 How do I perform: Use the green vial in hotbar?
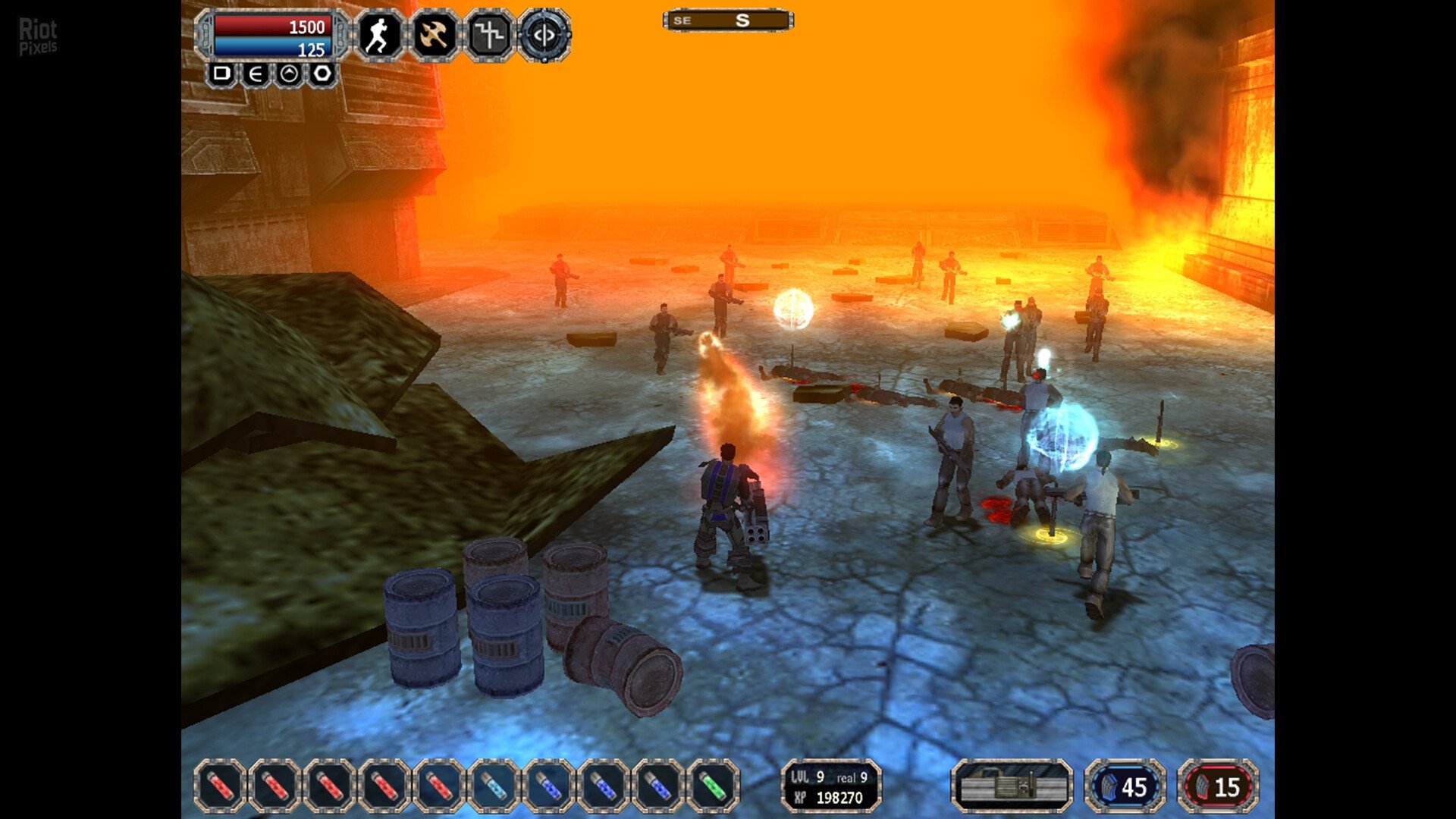pos(713,786)
